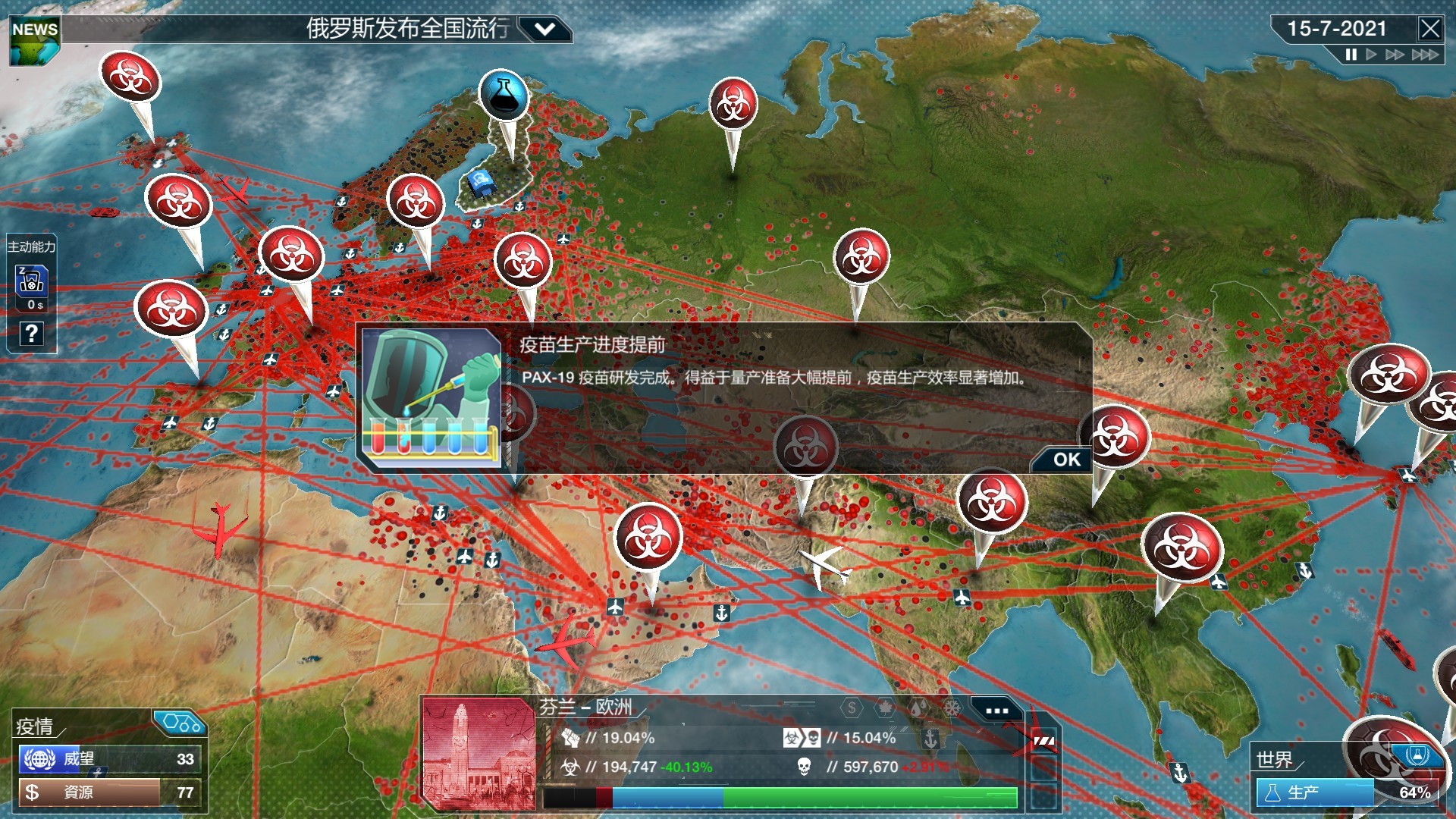Click the maple leaf hexagon icon
This screenshot has height=819, width=1456.
884,708
